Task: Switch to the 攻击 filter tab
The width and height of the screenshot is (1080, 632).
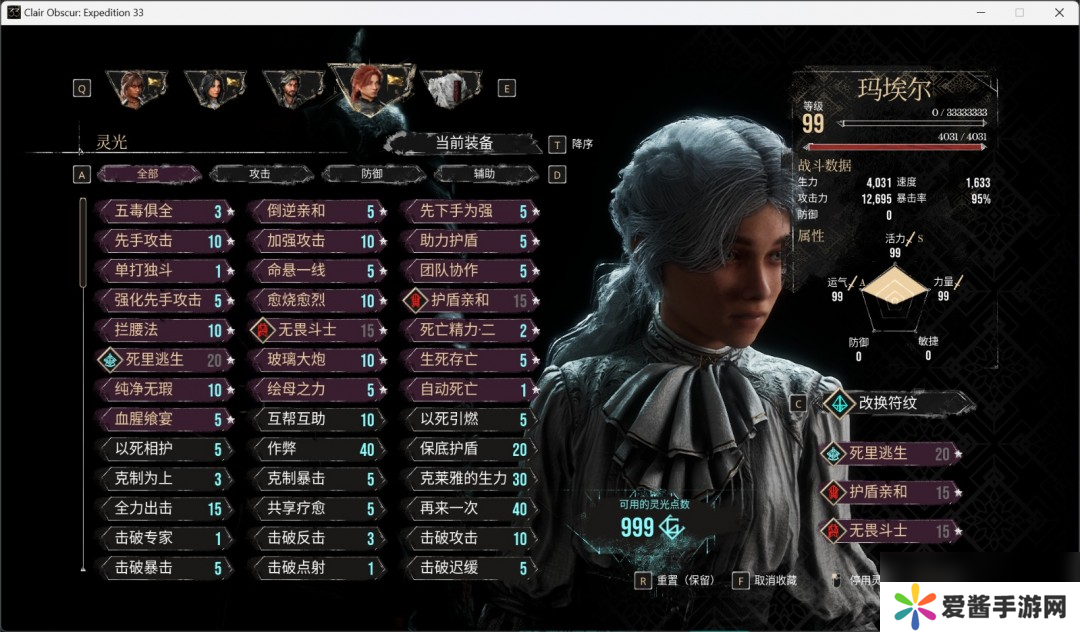Action: click(259, 174)
